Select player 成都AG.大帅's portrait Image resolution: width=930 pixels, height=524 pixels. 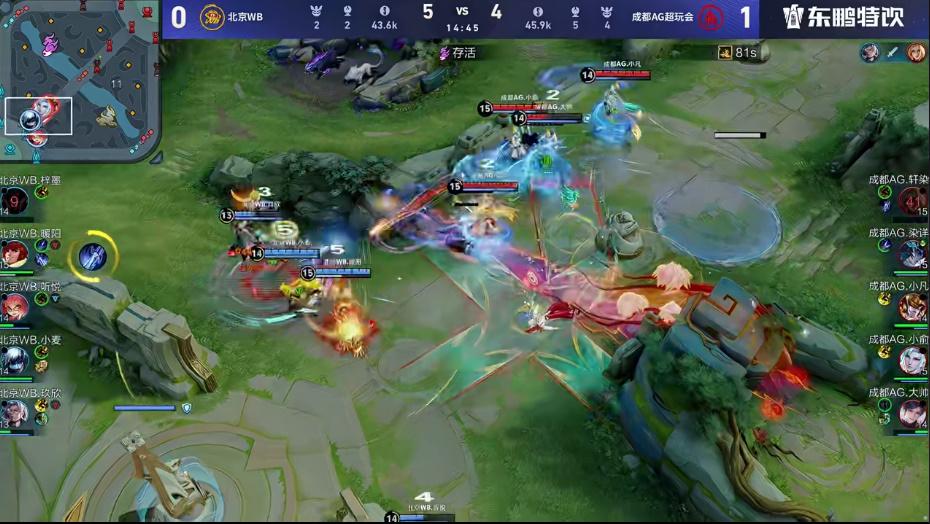912,412
